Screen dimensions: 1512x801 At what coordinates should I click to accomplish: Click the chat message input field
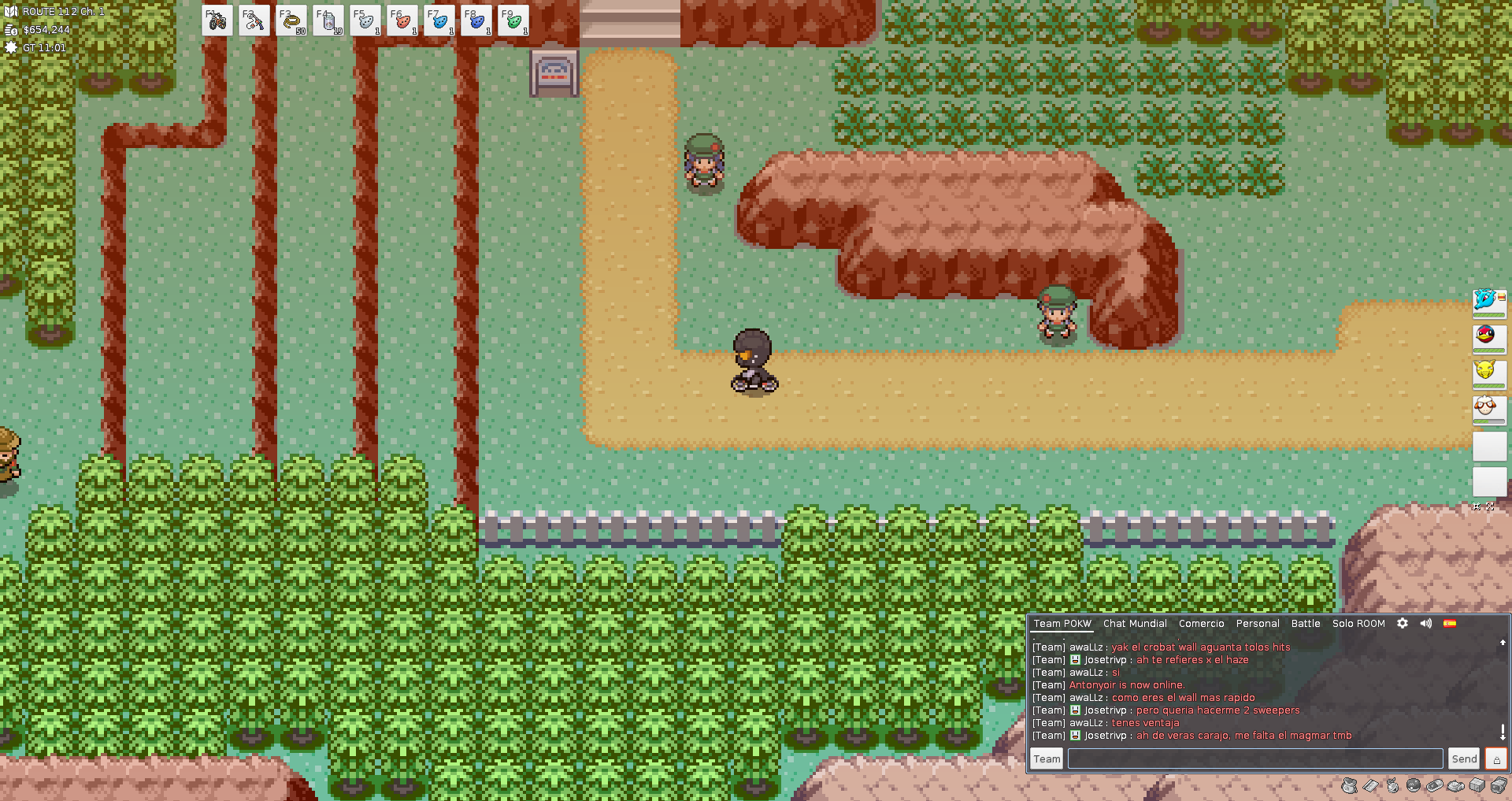click(1254, 758)
